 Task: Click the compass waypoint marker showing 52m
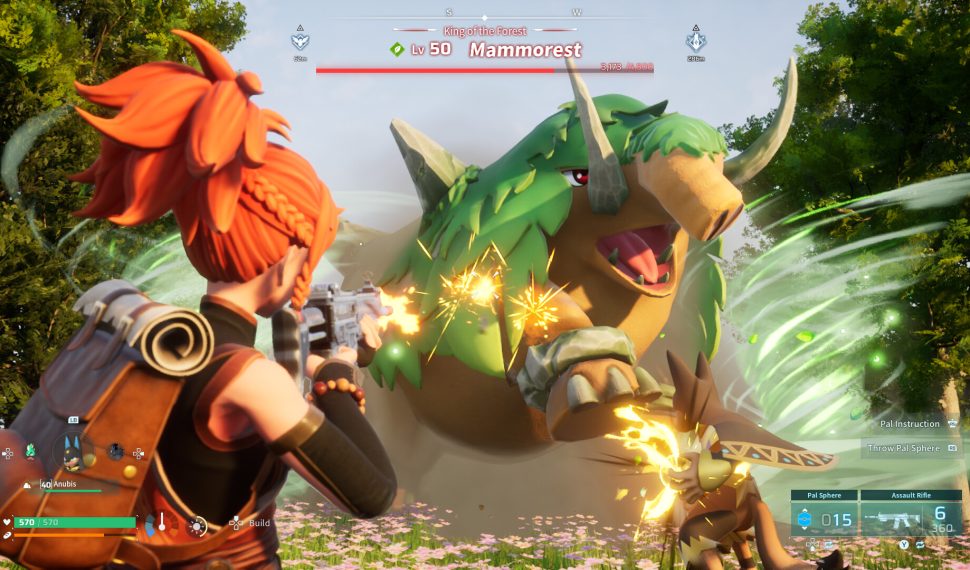coord(299,42)
